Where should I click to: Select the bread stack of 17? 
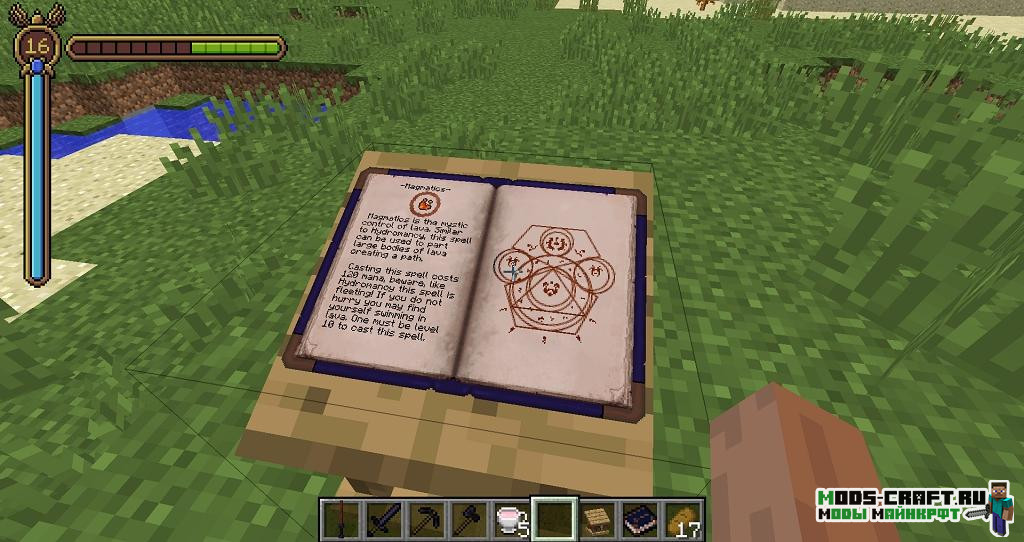pos(683,519)
